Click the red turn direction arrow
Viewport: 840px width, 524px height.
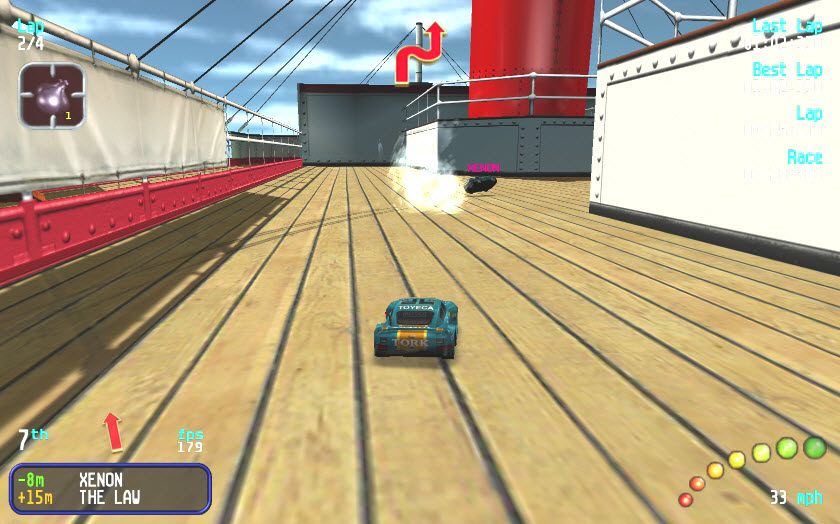[x=419, y=53]
